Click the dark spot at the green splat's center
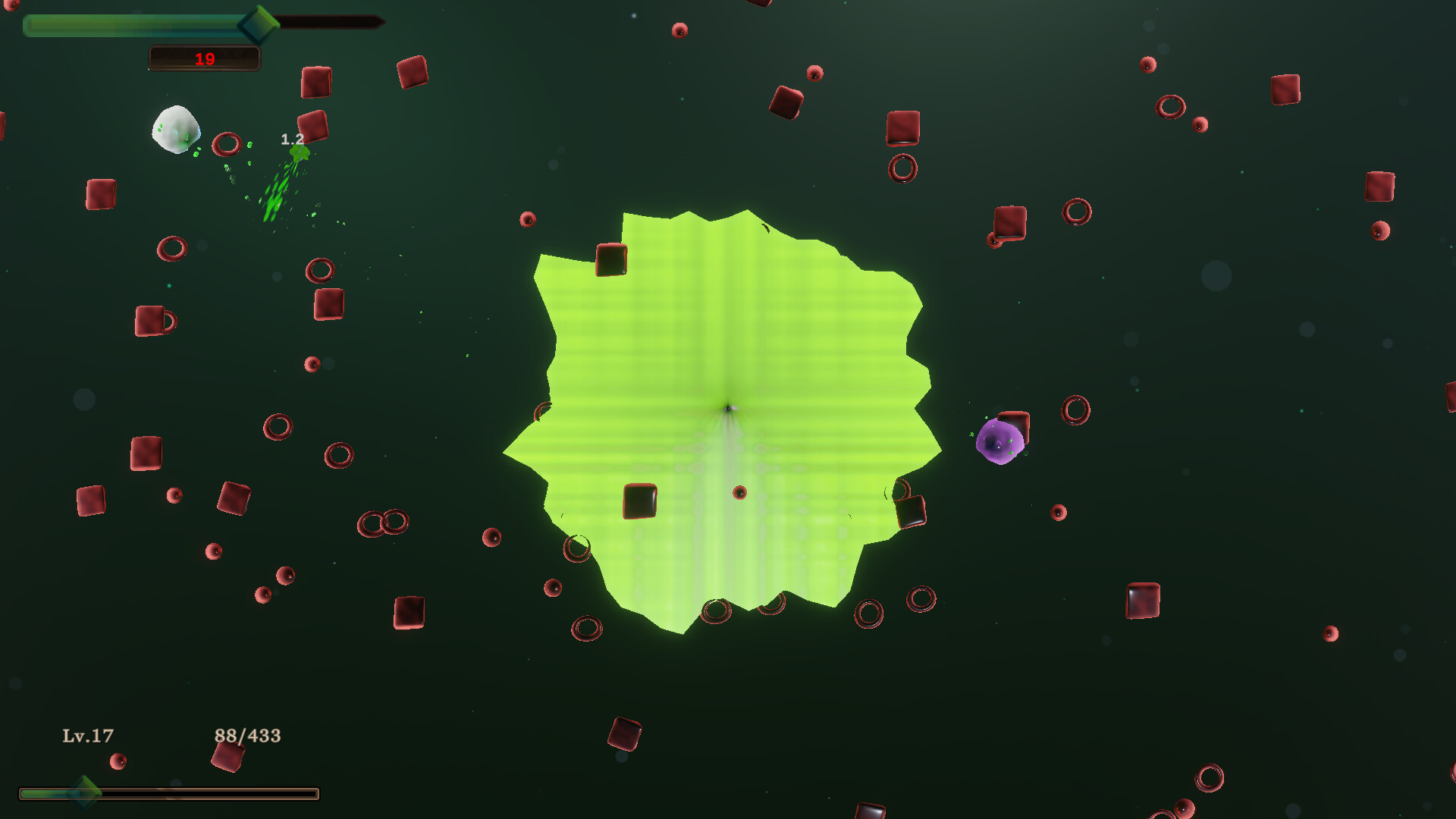 point(730,409)
